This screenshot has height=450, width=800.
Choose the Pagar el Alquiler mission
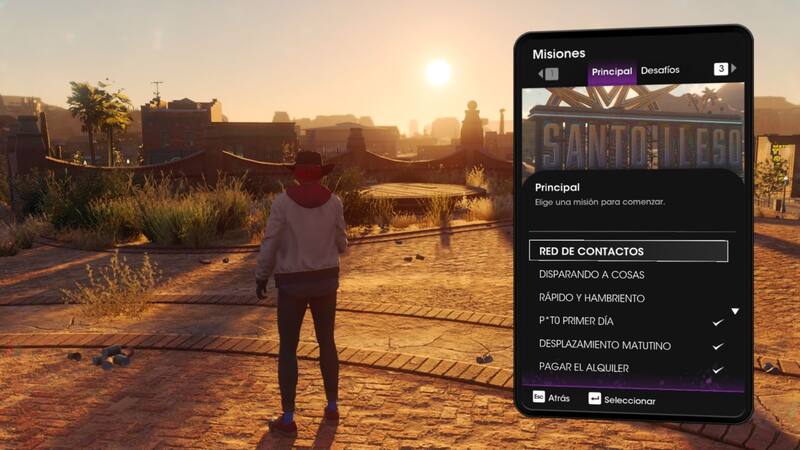583,368
